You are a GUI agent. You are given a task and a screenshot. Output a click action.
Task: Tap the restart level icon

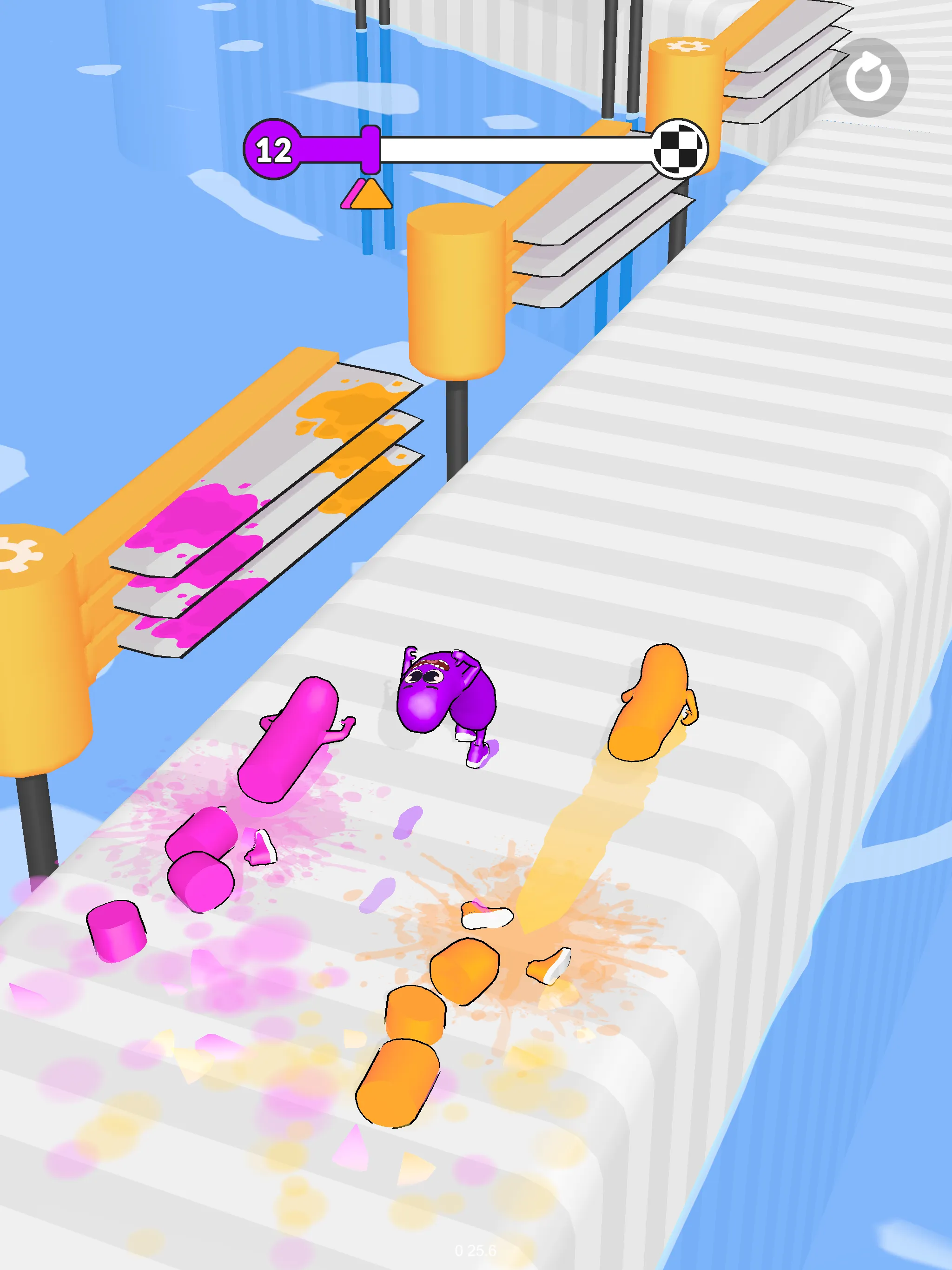pos(867,75)
